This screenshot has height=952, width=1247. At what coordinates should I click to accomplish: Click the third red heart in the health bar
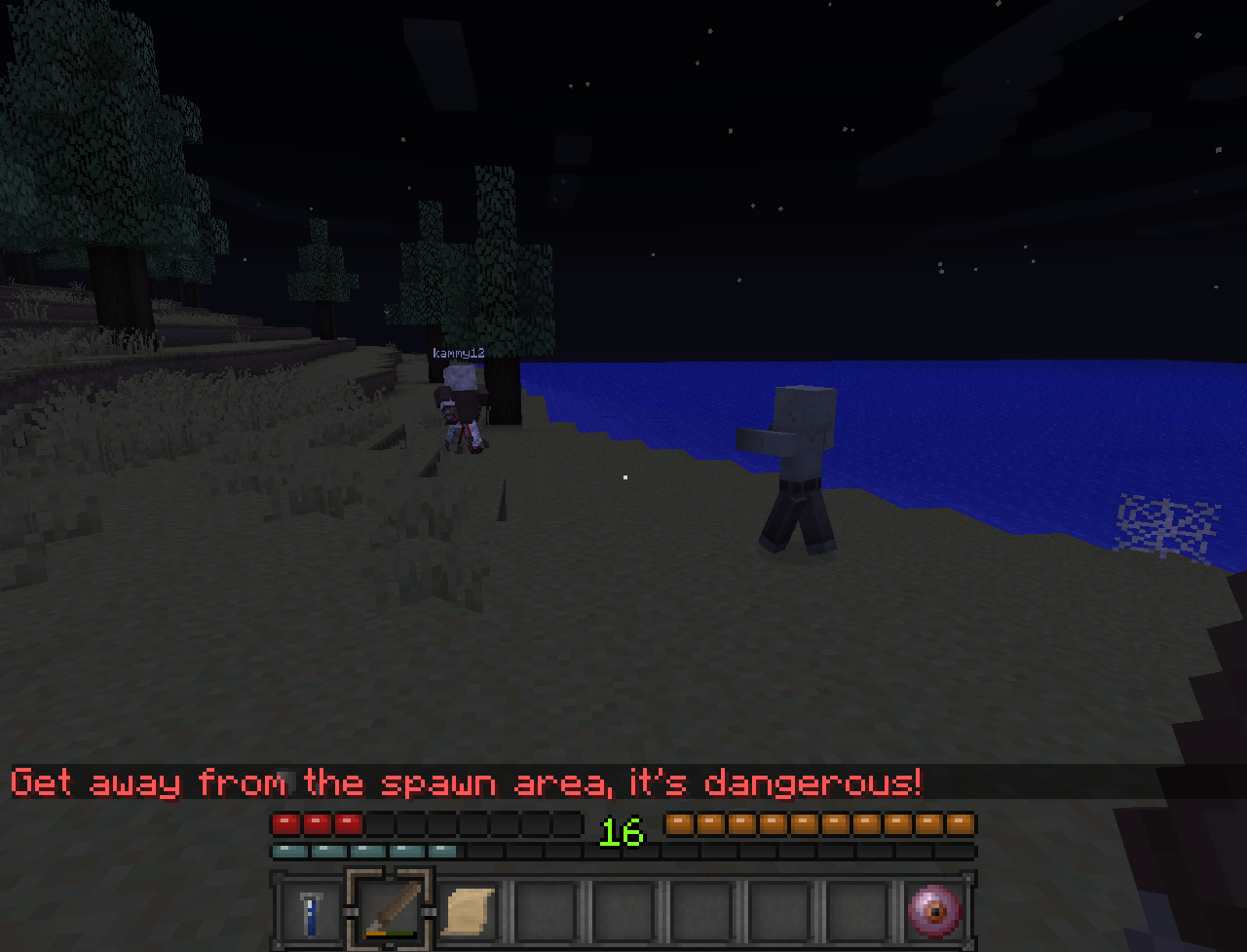[347, 823]
